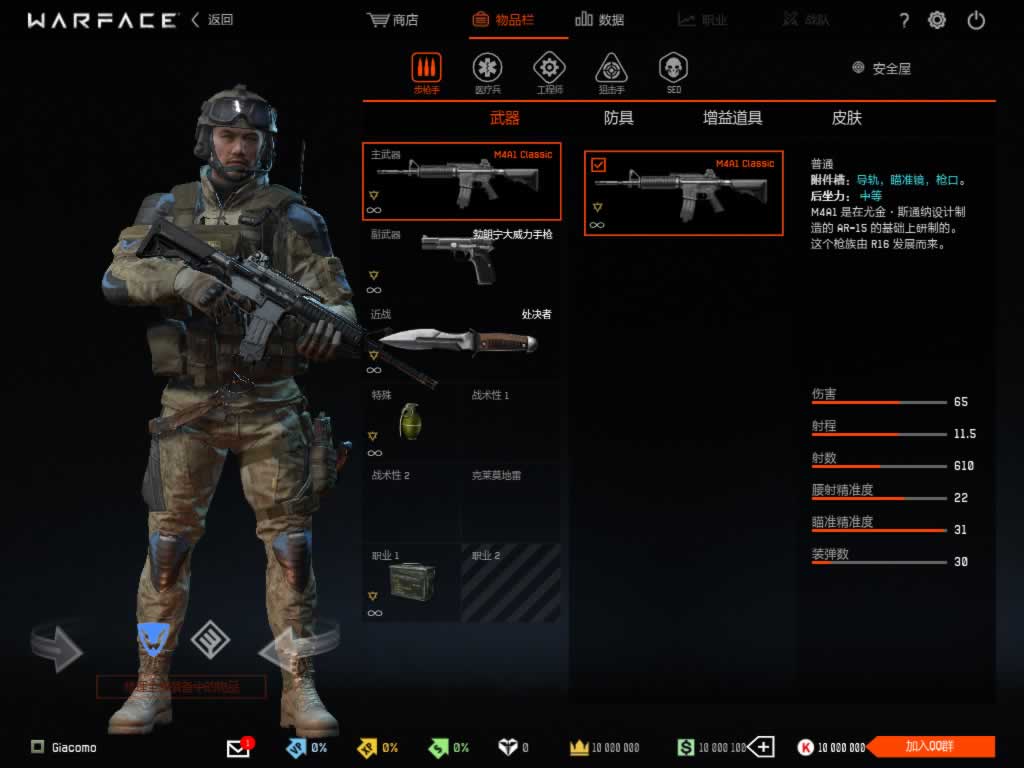Open the 增益道具 boosters tab
The image size is (1024, 768).
pos(733,118)
